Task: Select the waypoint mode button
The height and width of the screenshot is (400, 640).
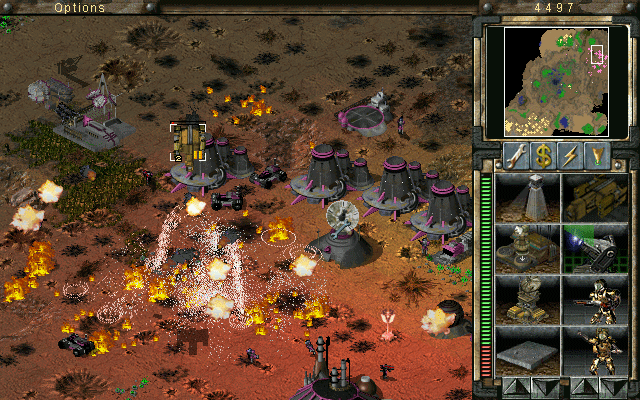Action: pyautogui.click(x=598, y=156)
